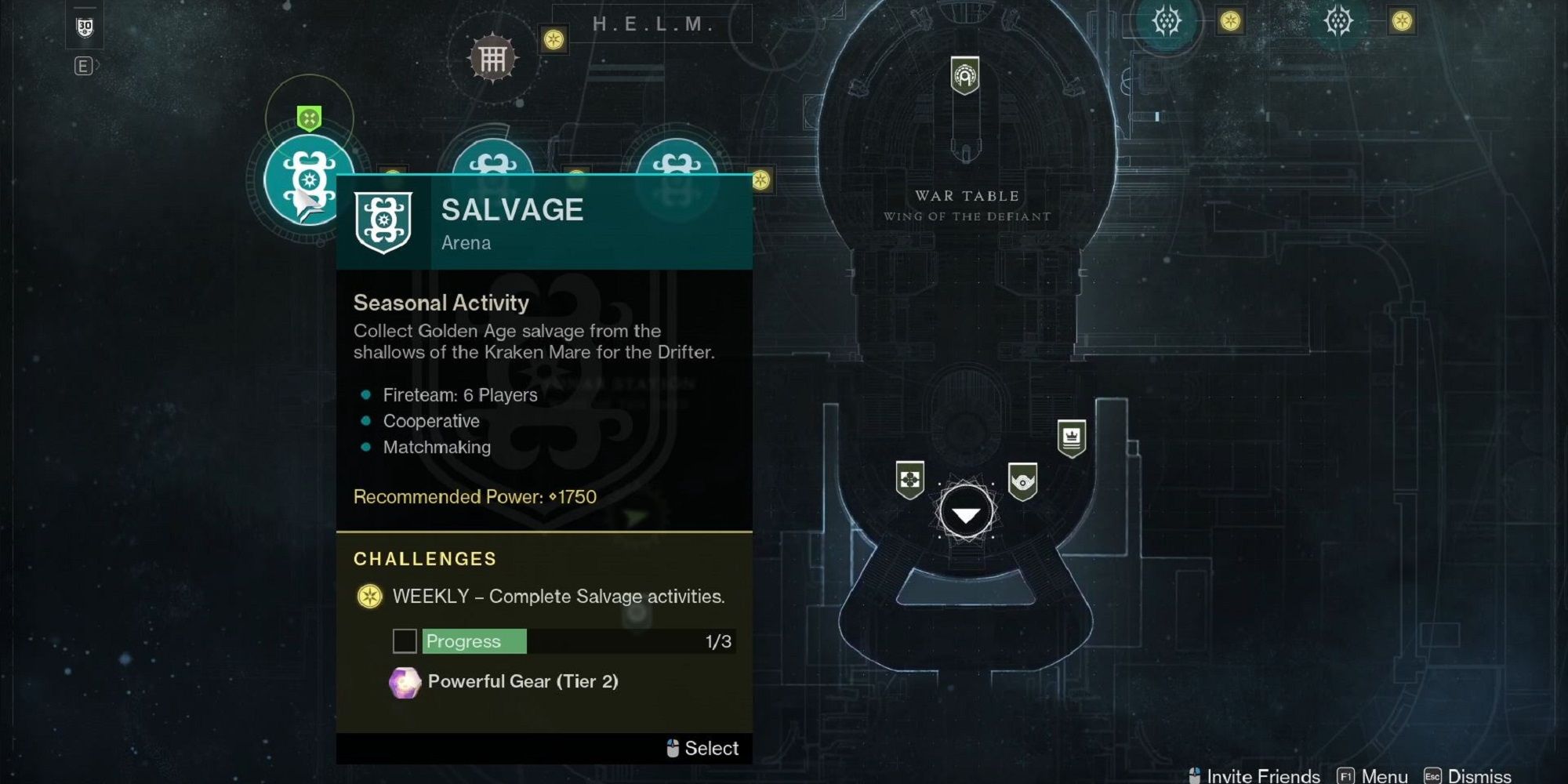The height and width of the screenshot is (784, 1568).
Task: Click the 1/3 Progress bar
Action: point(578,641)
